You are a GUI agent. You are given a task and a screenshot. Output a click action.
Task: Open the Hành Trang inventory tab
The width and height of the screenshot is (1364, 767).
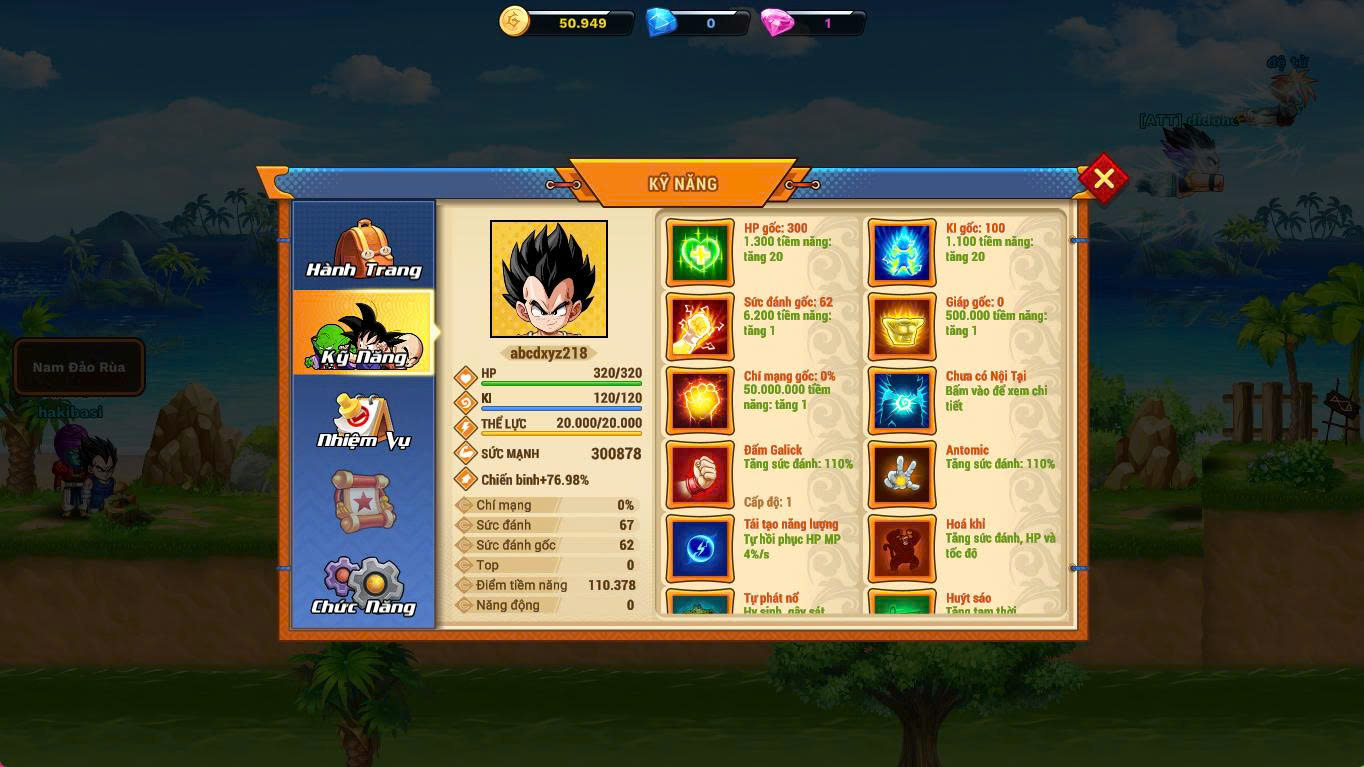363,248
